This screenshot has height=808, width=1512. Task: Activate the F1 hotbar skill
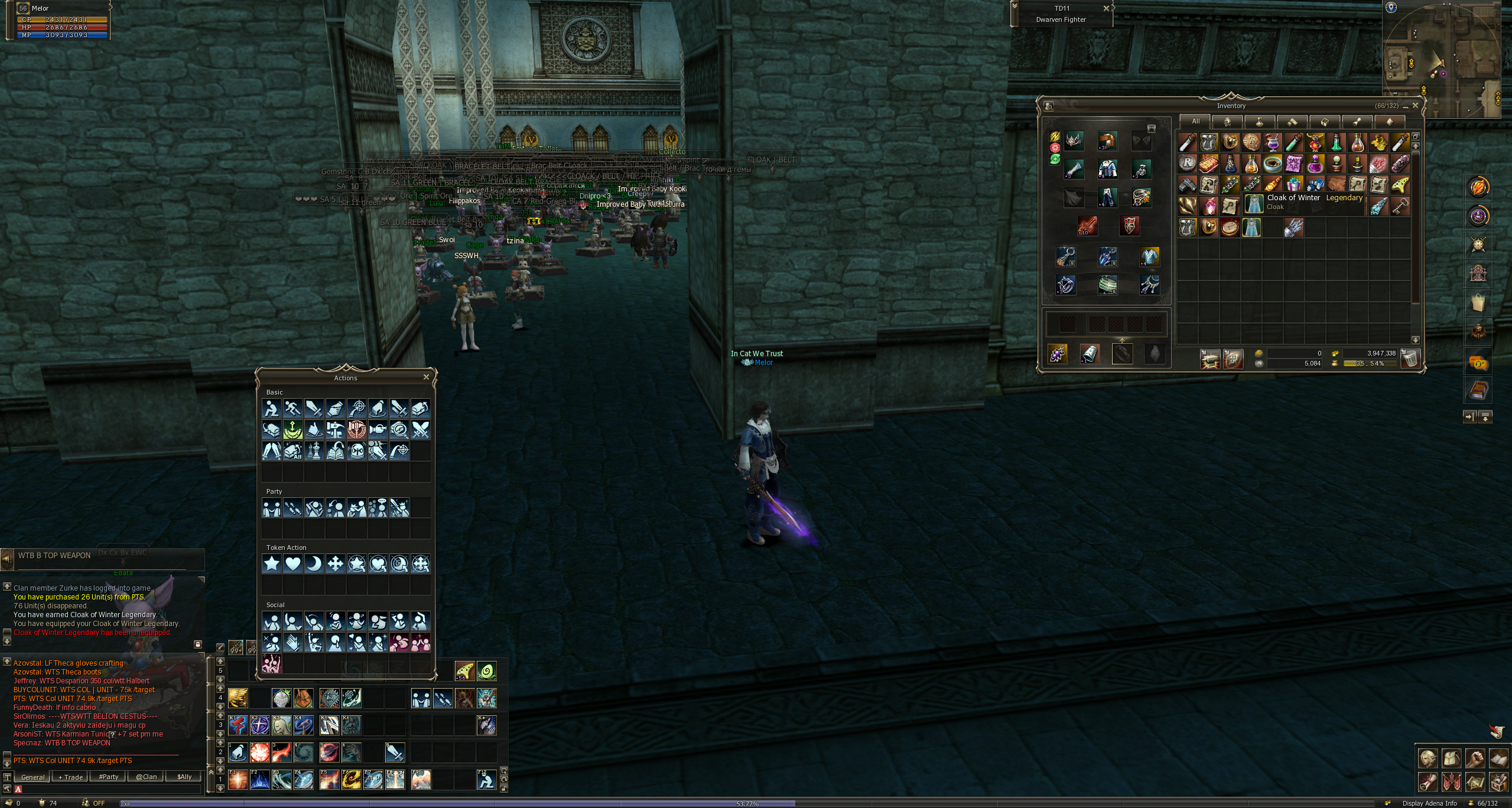pos(238,780)
